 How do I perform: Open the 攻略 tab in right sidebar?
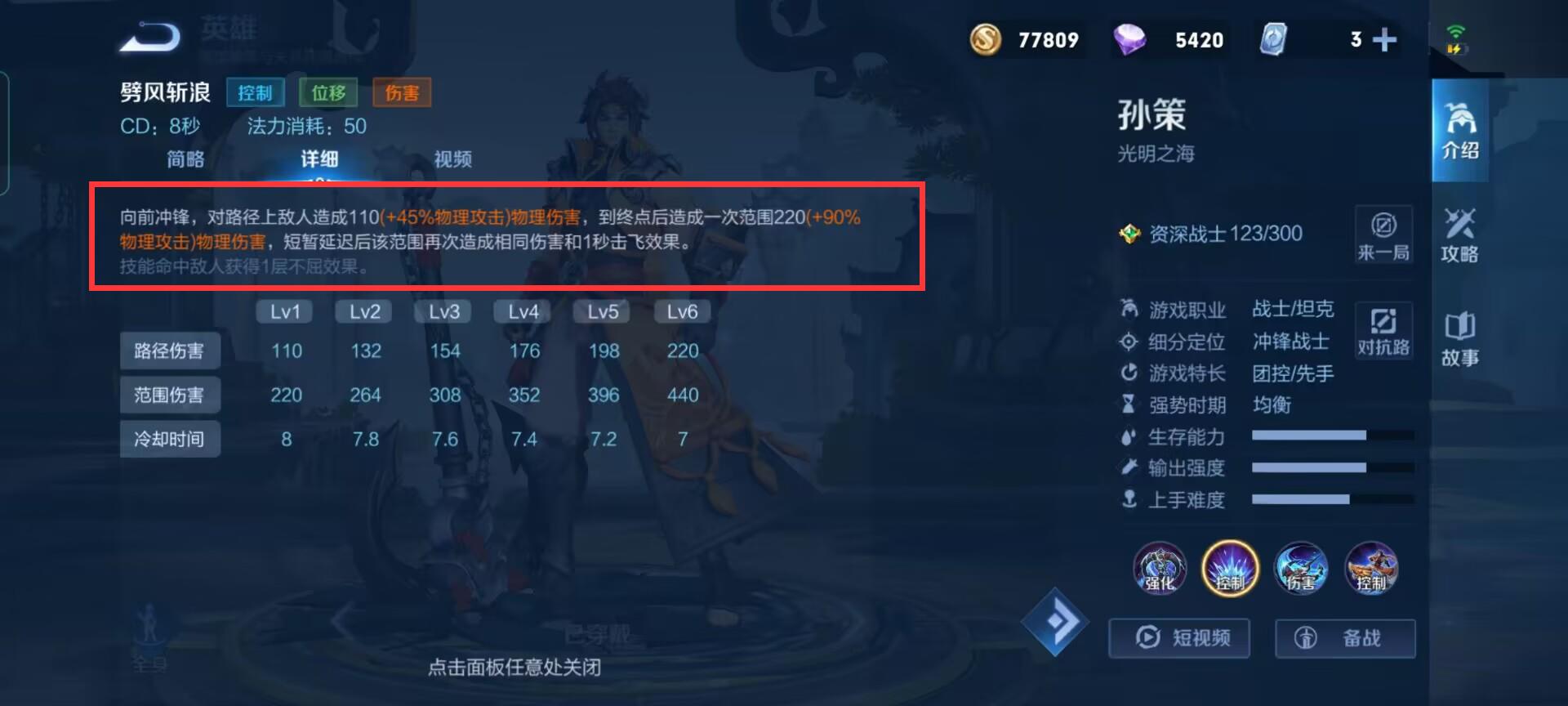click(1459, 237)
